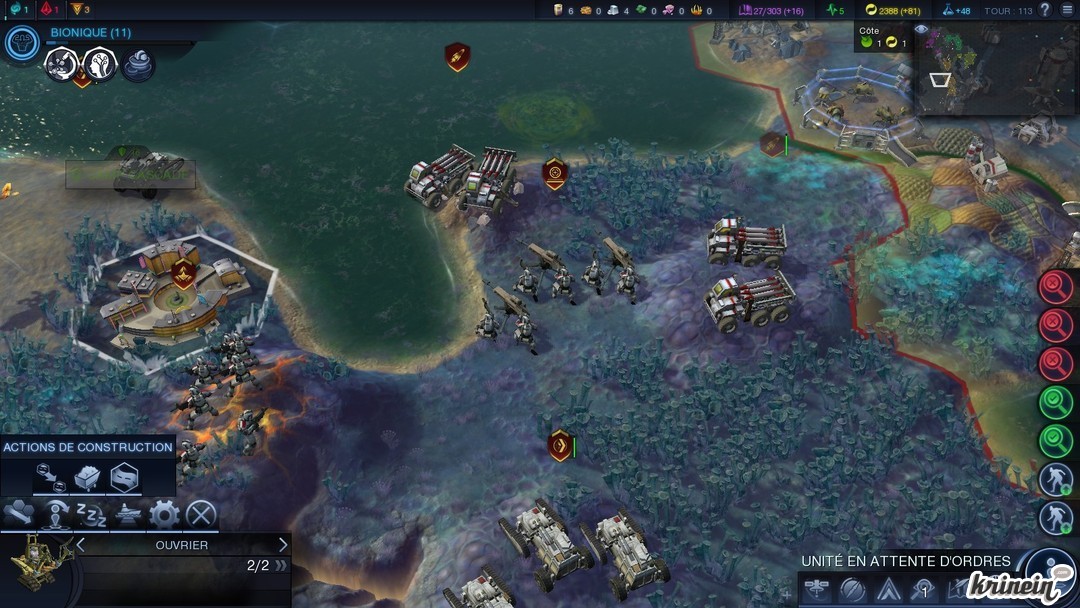This screenshot has height=608, width=1080.
Task: Toggle the minimap eye visibility options
Action: [921, 30]
